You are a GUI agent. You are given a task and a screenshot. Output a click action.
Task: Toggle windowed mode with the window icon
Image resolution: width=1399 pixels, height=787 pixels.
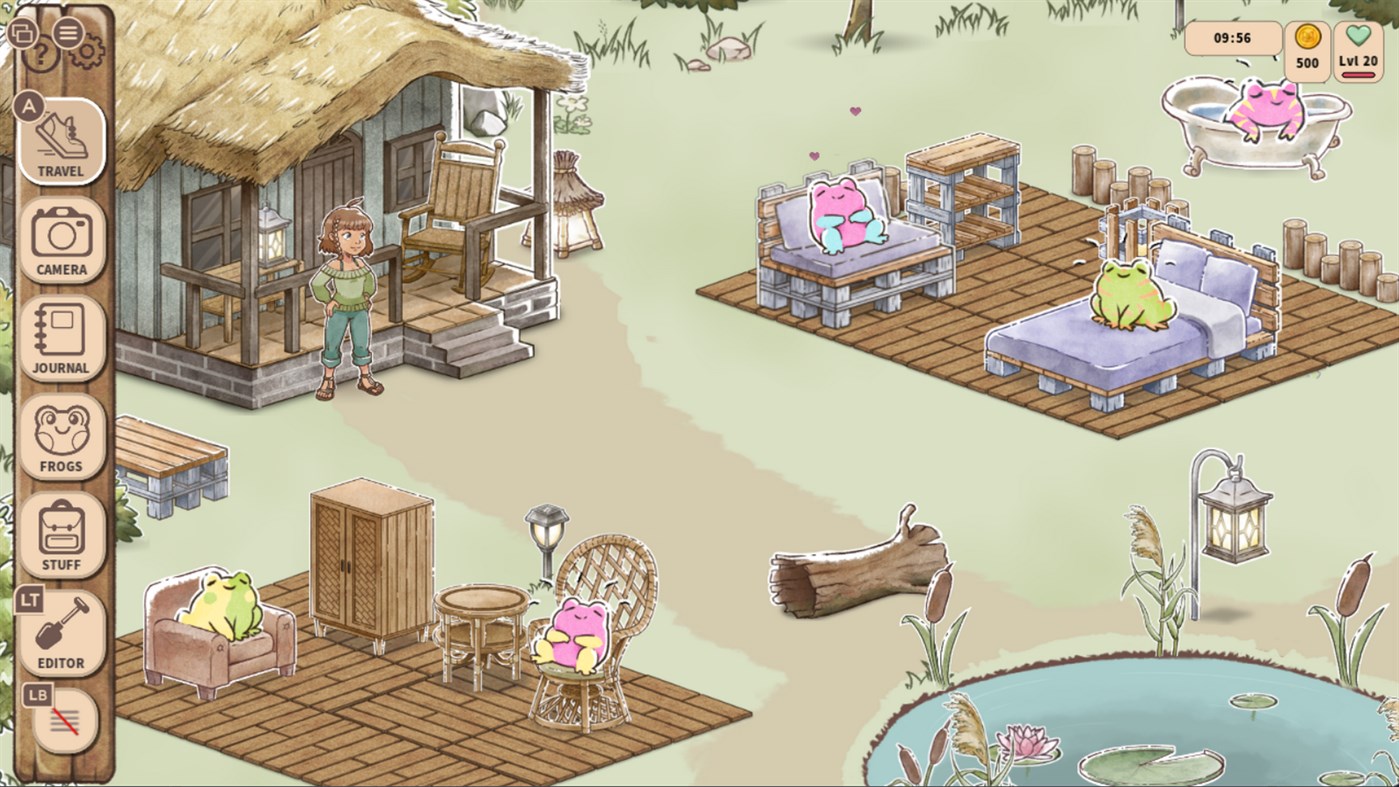(22, 33)
